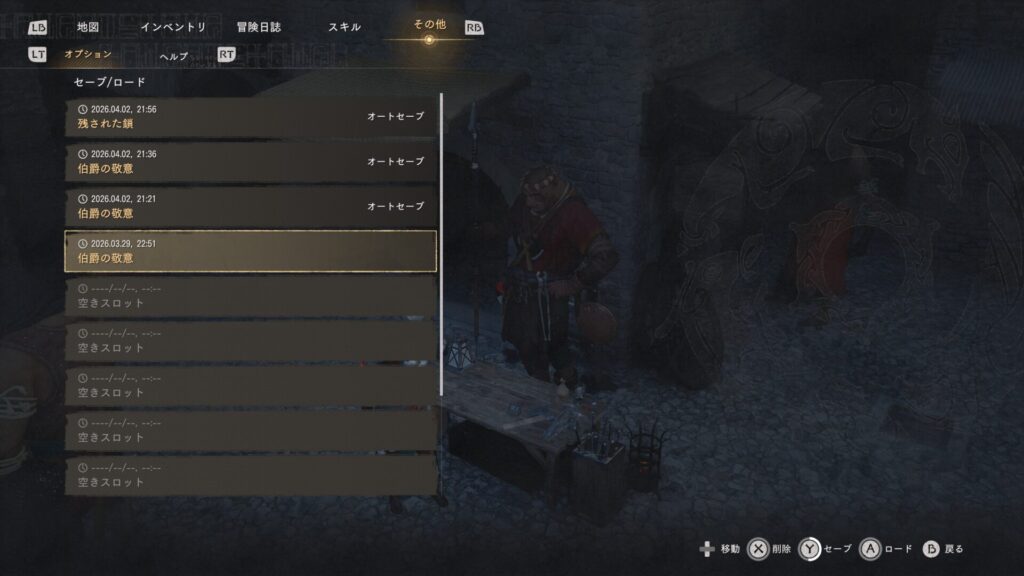Open the ヘルプ sub-tab

(x=173, y=56)
